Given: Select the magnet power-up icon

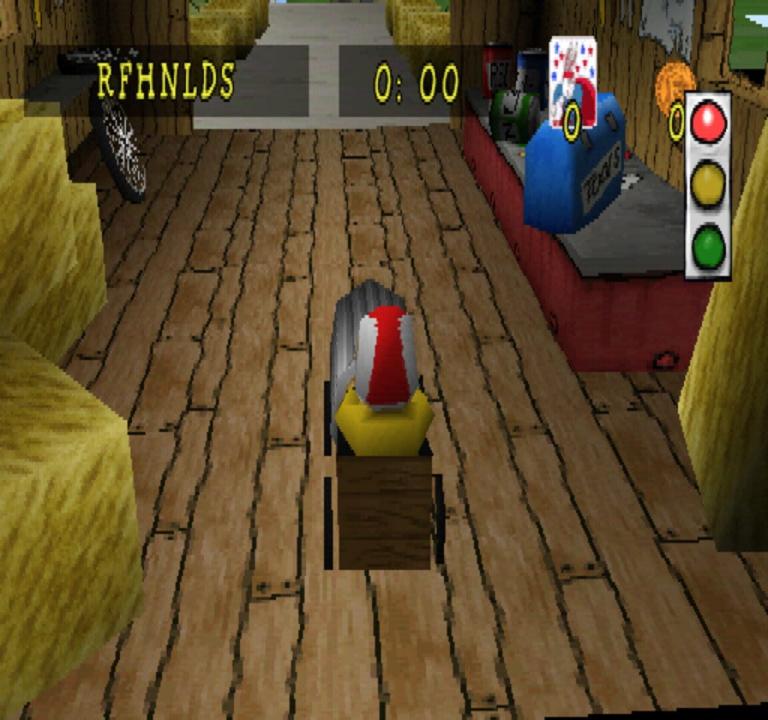Looking at the screenshot, I should point(573,81).
